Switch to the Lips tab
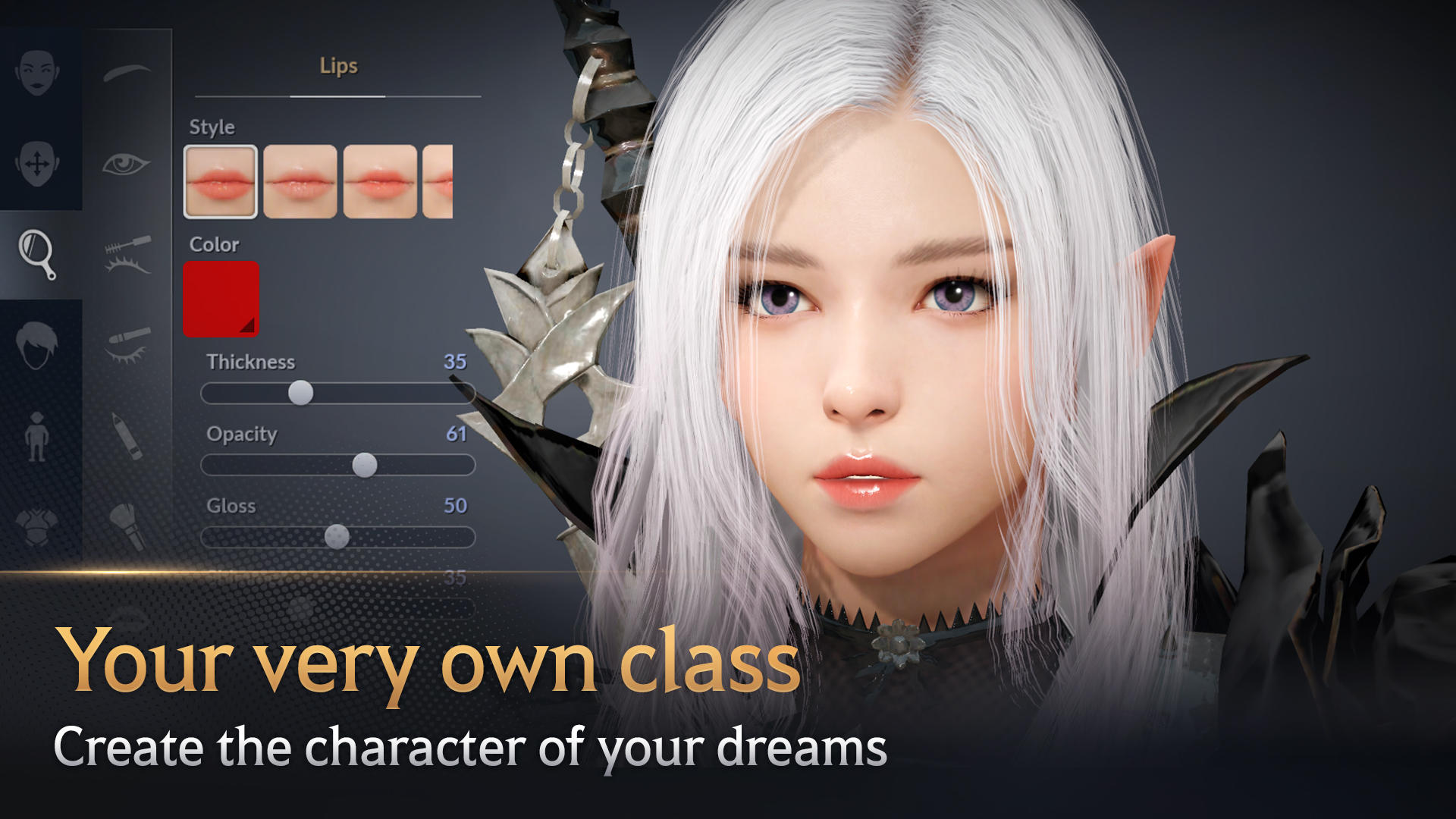This screenshot has height=819, width=1456. [337, 67]
